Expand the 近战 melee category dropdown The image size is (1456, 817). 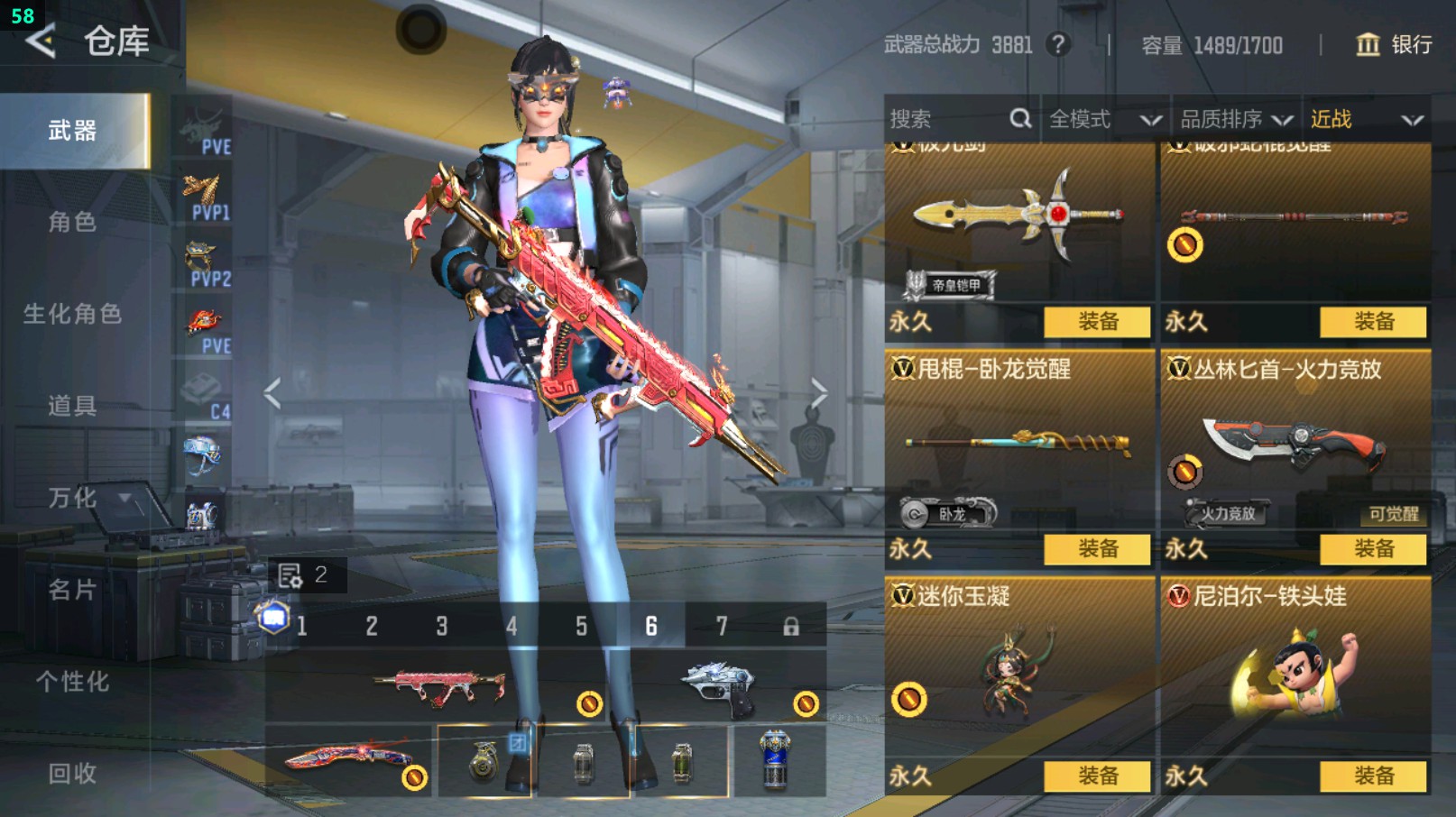pos(1362,118)
